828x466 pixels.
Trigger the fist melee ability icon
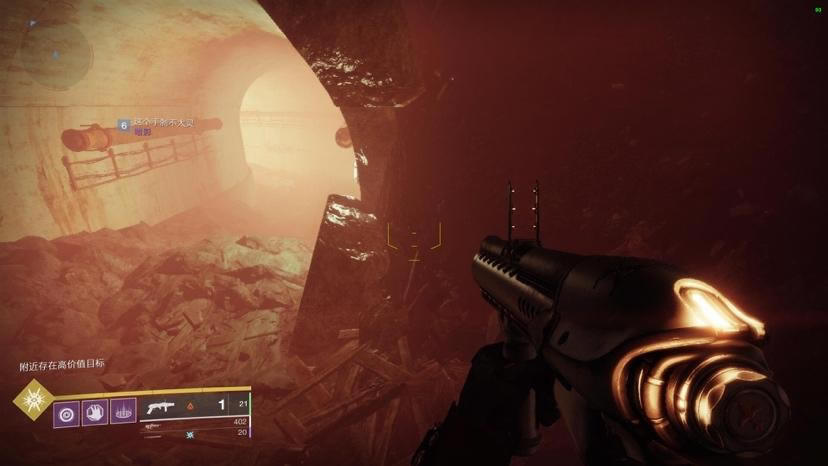point(95,410)
